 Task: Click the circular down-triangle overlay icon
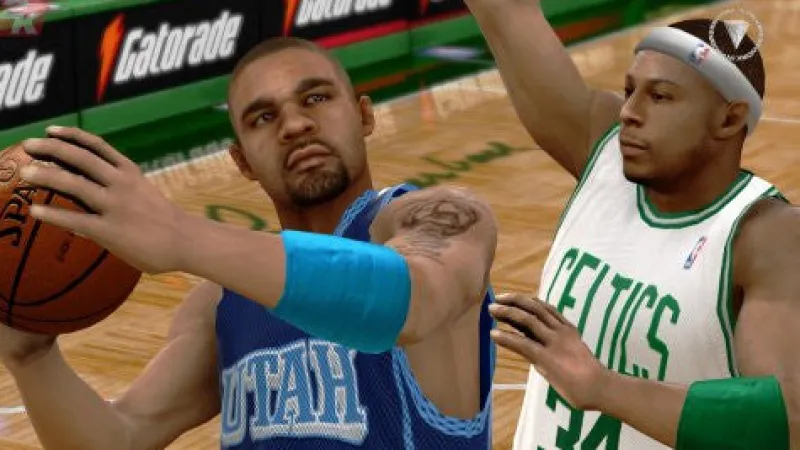click(735, 34)
